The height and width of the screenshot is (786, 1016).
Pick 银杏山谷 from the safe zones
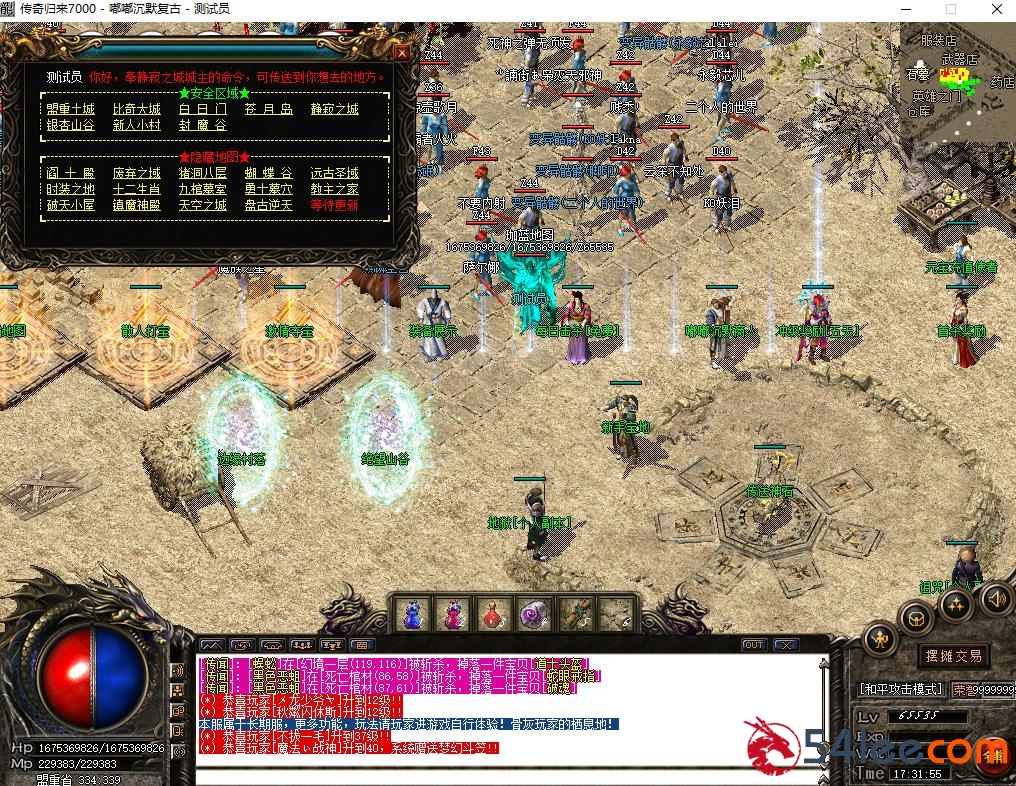70,125
